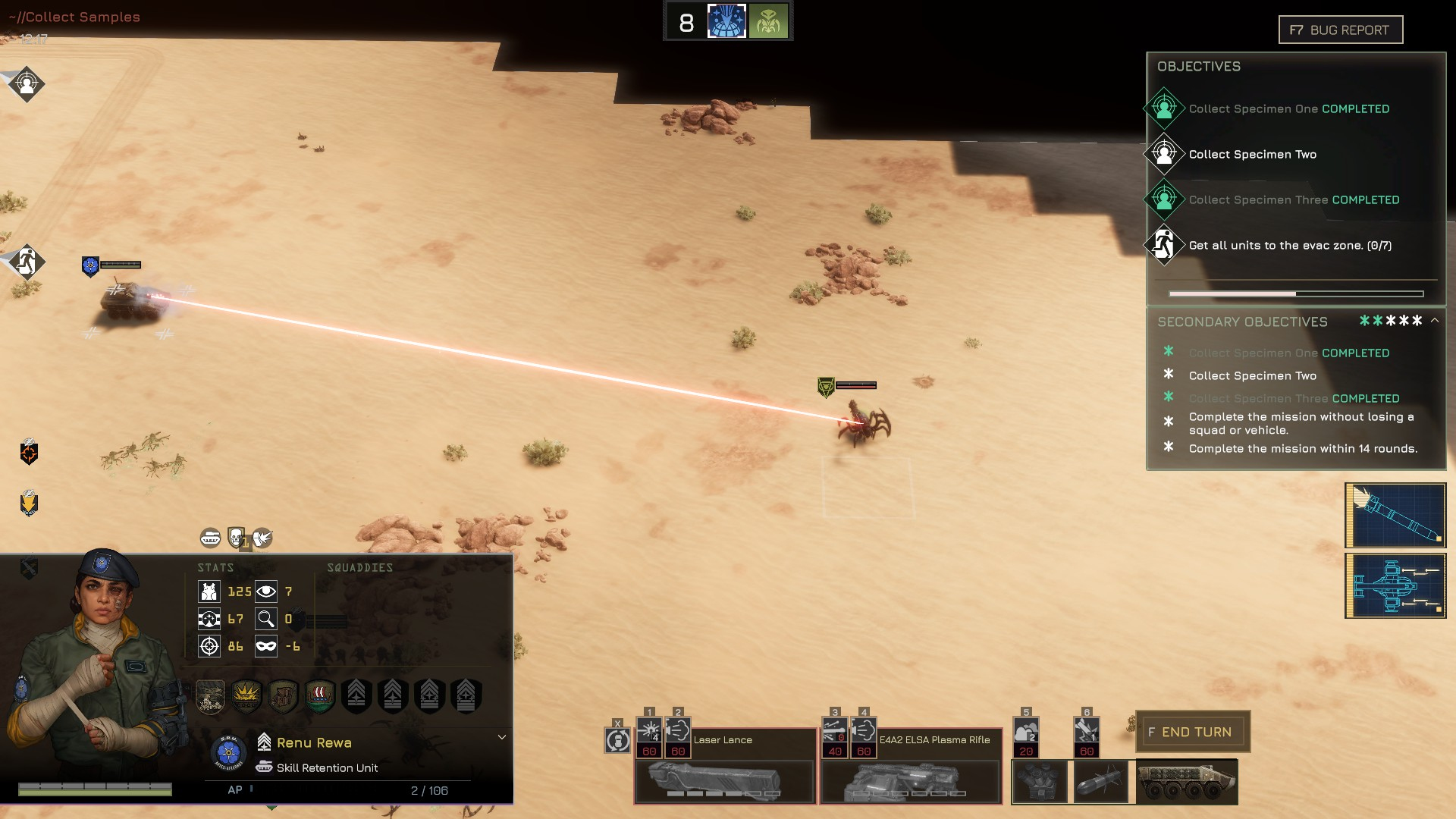Viewport: 1456px width, 819px height.
Task: Click the orange crosshair shield icon
Action: (29, 453)
